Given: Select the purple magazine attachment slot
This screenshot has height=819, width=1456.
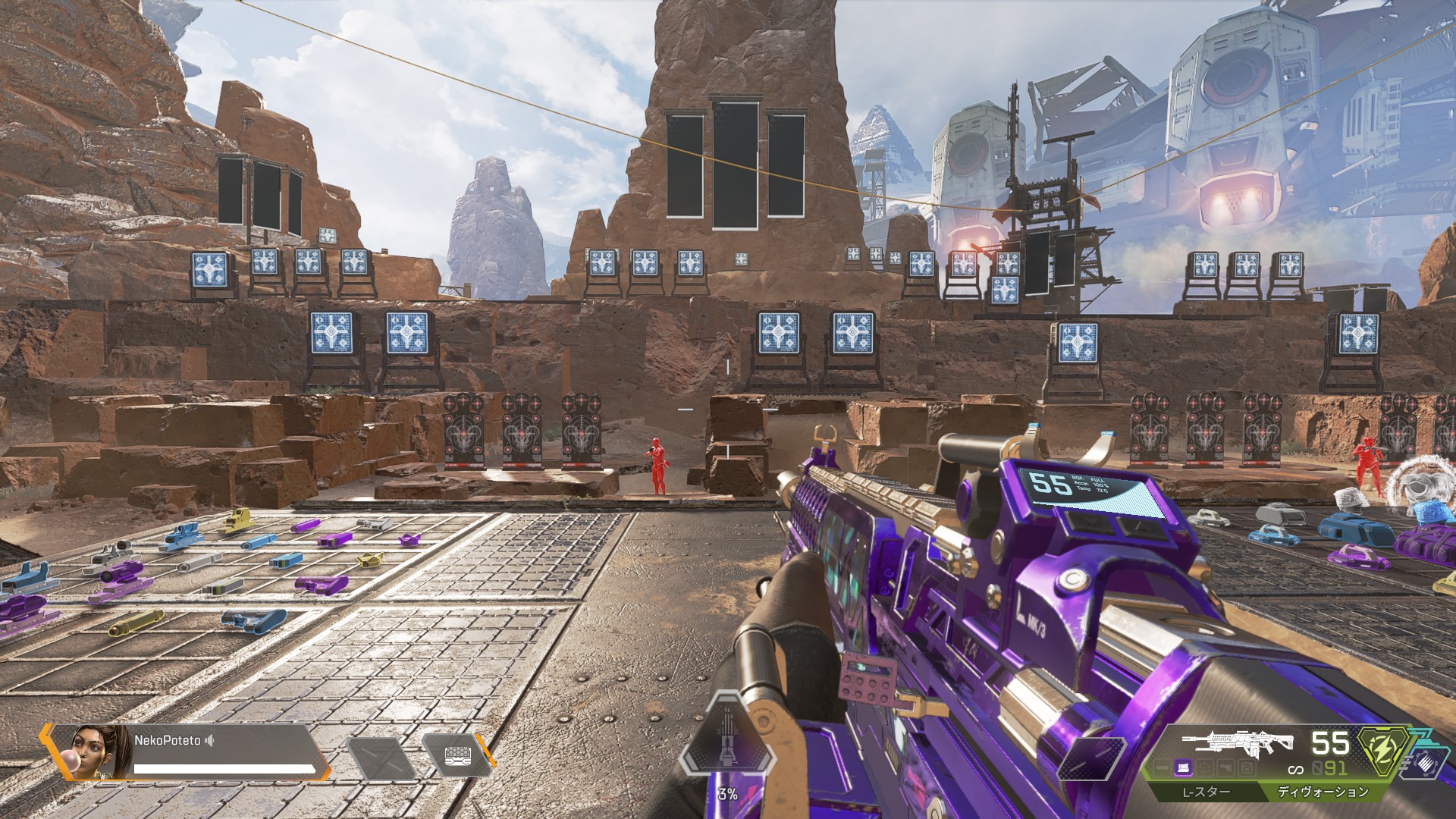Looking at the screenshot, I should [1183, 768].
